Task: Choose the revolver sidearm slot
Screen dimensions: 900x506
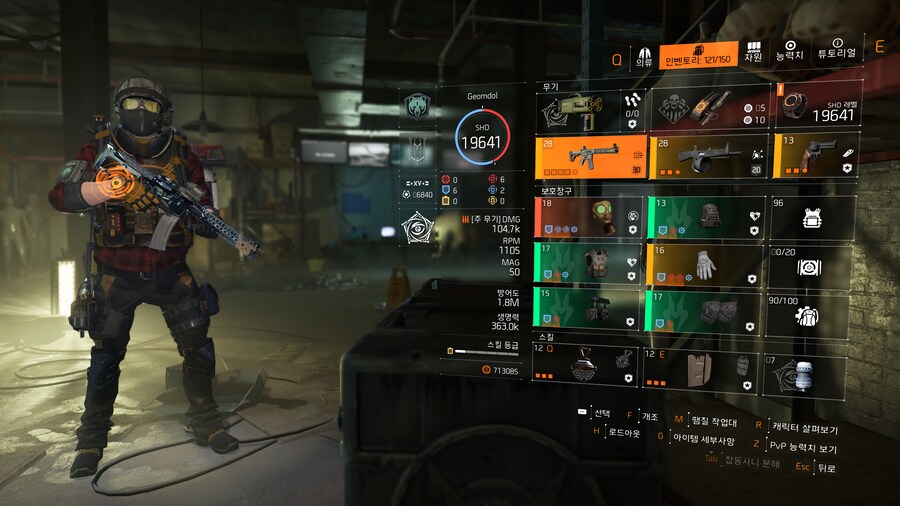Action: tap(813, 156)
